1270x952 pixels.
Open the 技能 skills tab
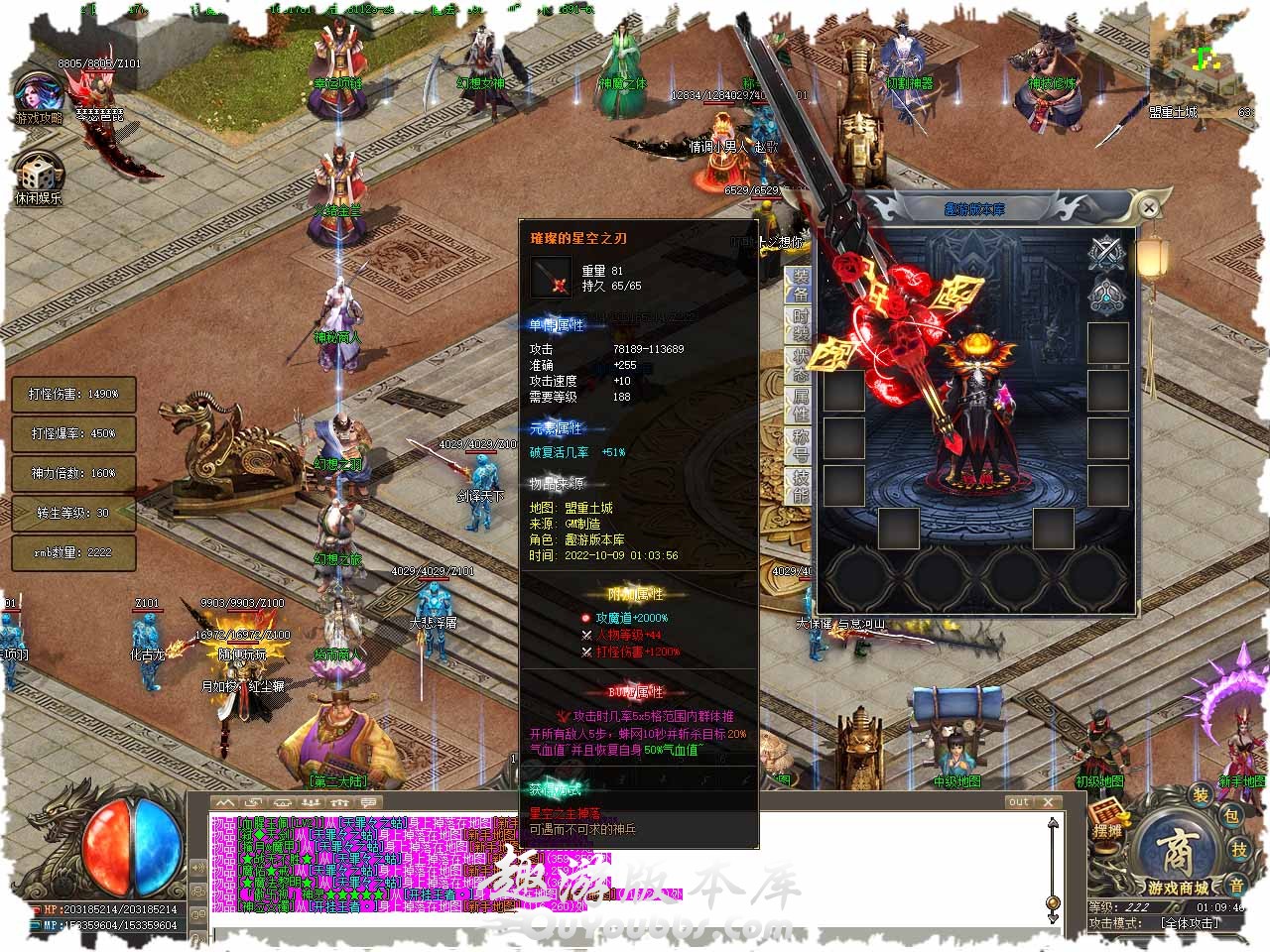(x=800, y=485)
